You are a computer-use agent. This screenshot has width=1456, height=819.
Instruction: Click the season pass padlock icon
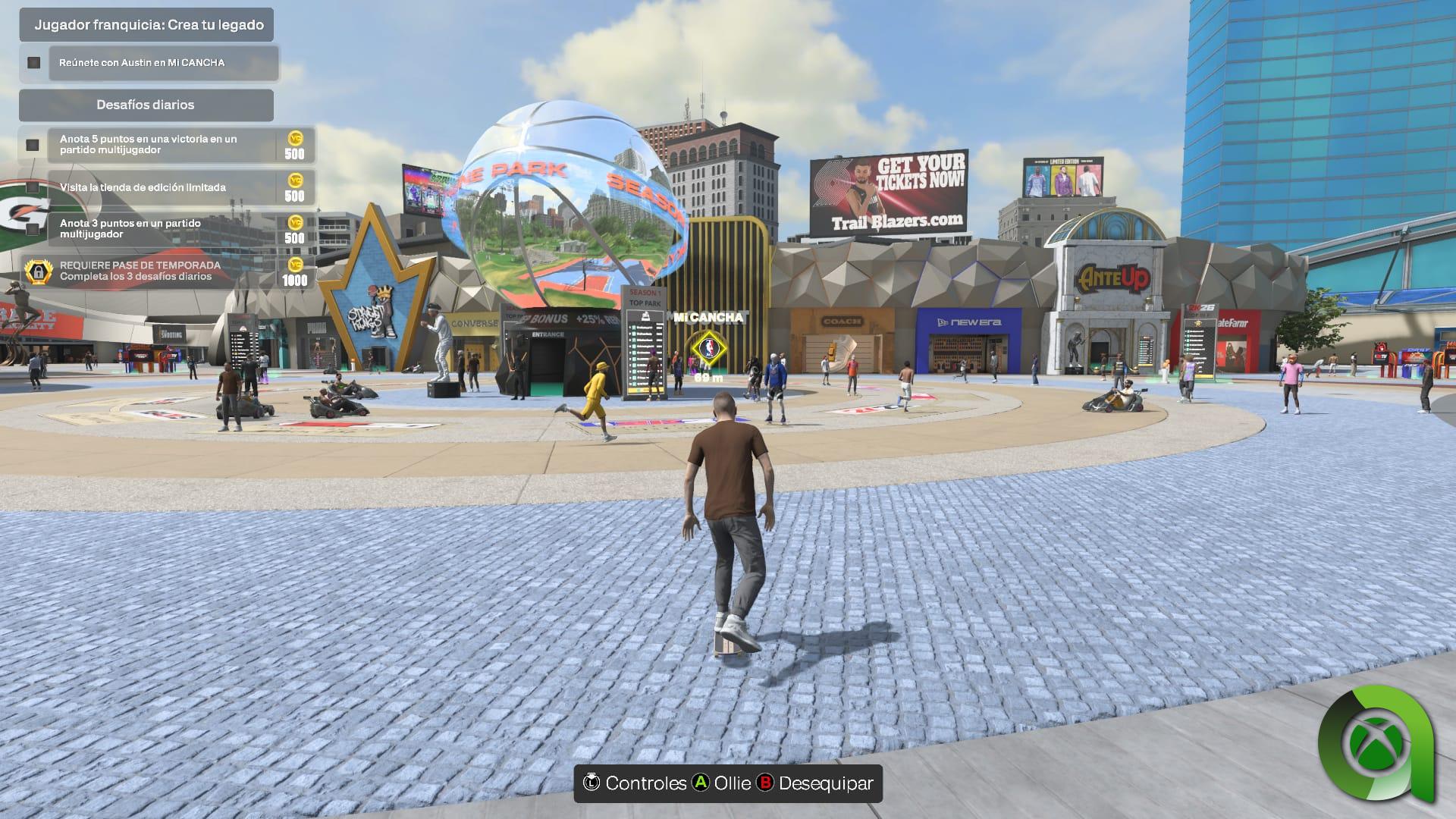(x=38, y=271)
